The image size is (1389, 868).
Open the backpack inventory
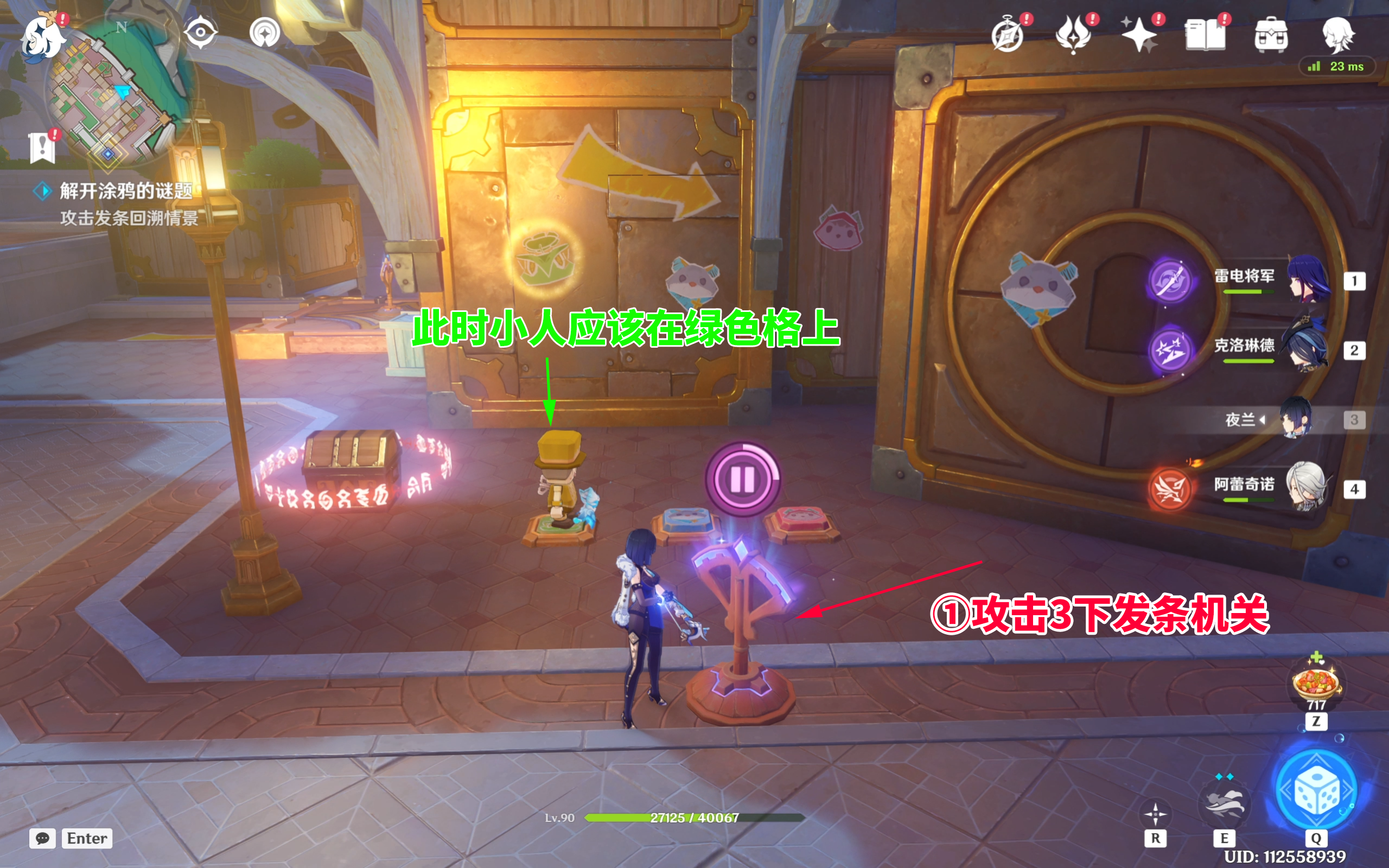pyautogui.click(x=1271, y=36)
